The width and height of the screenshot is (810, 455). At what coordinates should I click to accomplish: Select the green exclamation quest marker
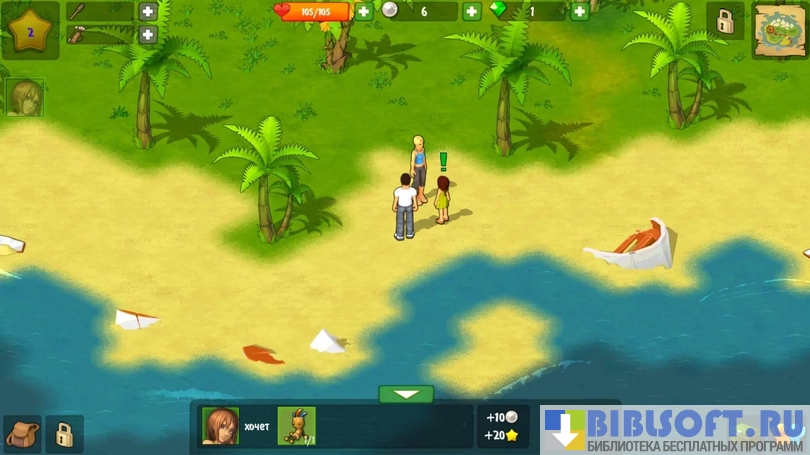[x=443, y=161]
